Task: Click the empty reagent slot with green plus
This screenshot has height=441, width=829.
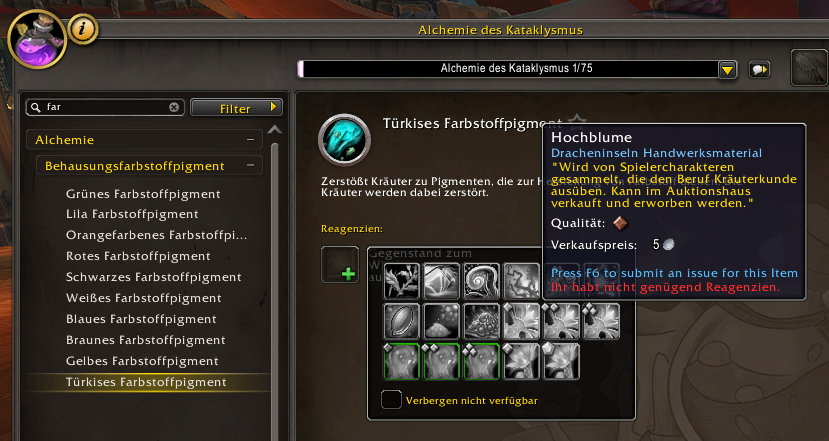Action: (x=340, y=265)
